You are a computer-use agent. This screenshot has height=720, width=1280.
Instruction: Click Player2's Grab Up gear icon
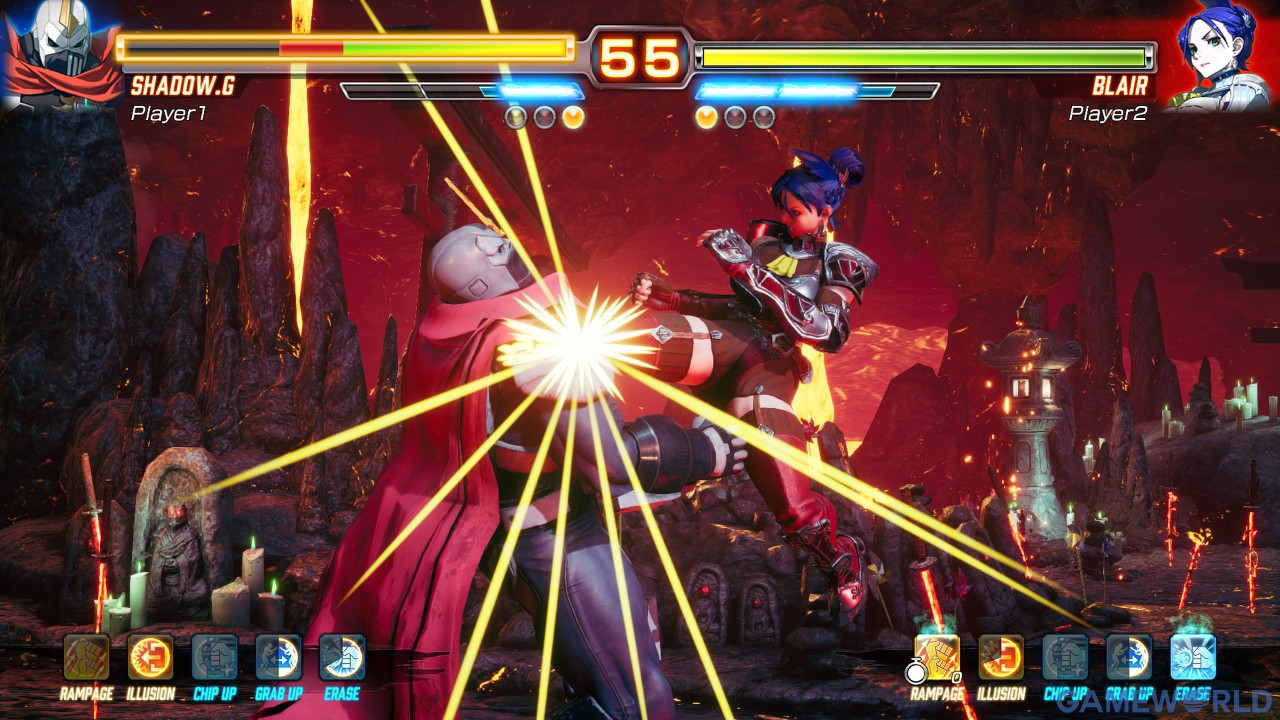pyautogui.click(x=1129, y=658)
